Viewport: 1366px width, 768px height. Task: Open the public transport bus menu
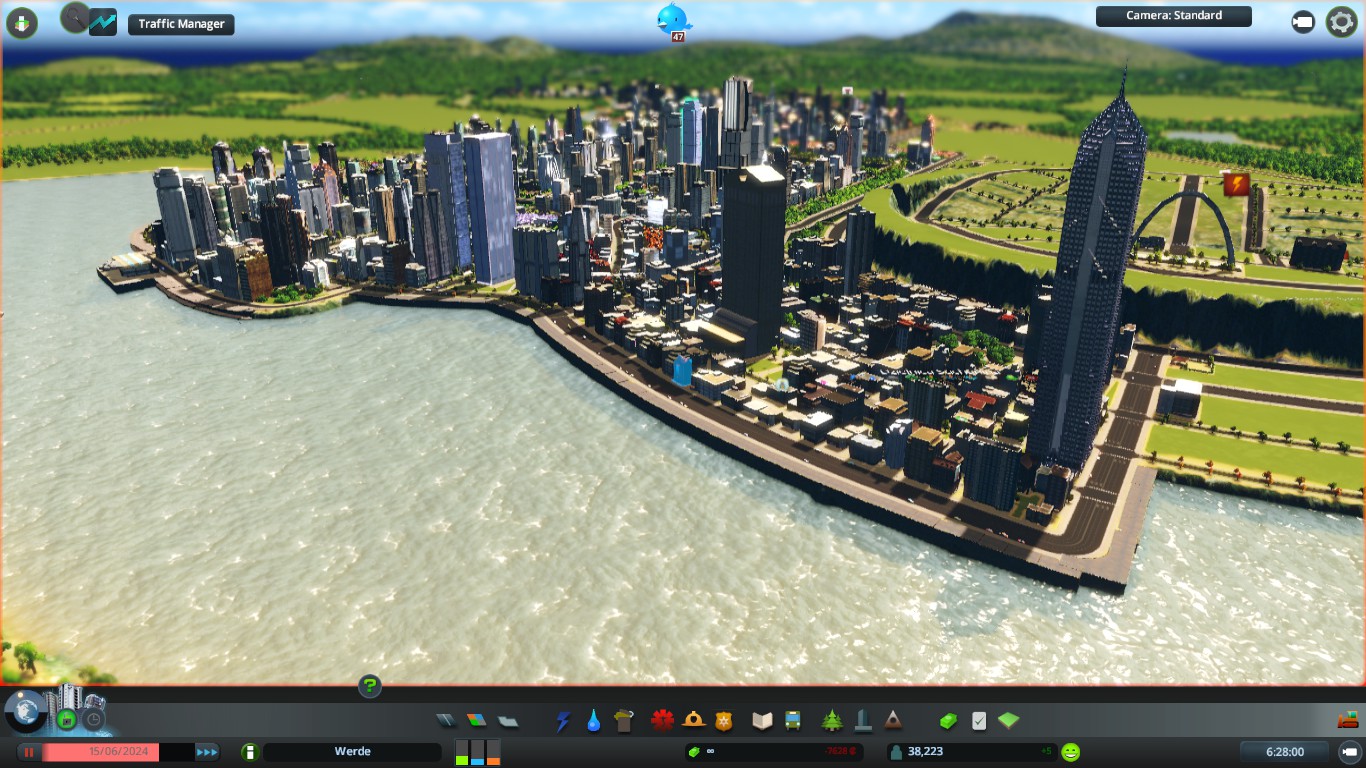(x=793, y=720)
